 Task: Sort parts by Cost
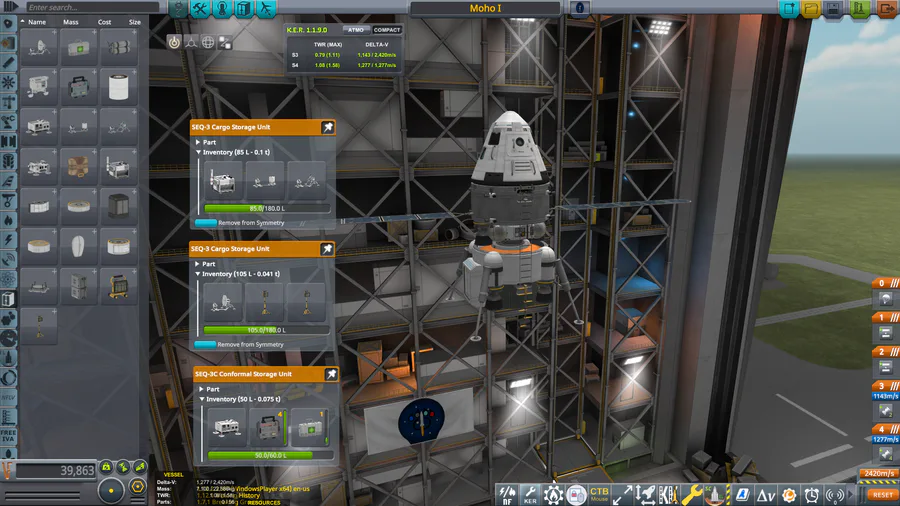tap(104, 21)
